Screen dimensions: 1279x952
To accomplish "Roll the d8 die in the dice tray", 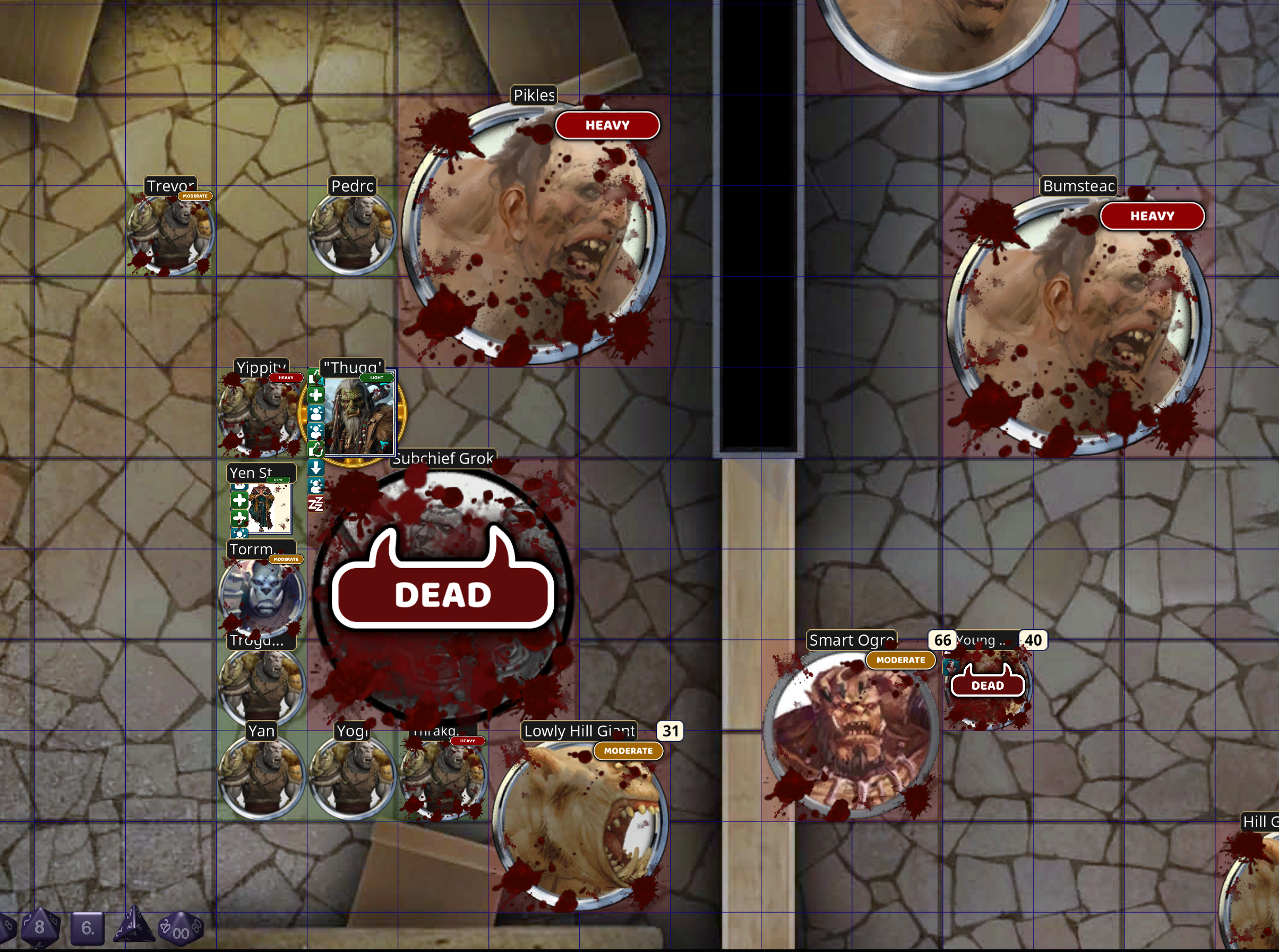I will click(39, 928).
